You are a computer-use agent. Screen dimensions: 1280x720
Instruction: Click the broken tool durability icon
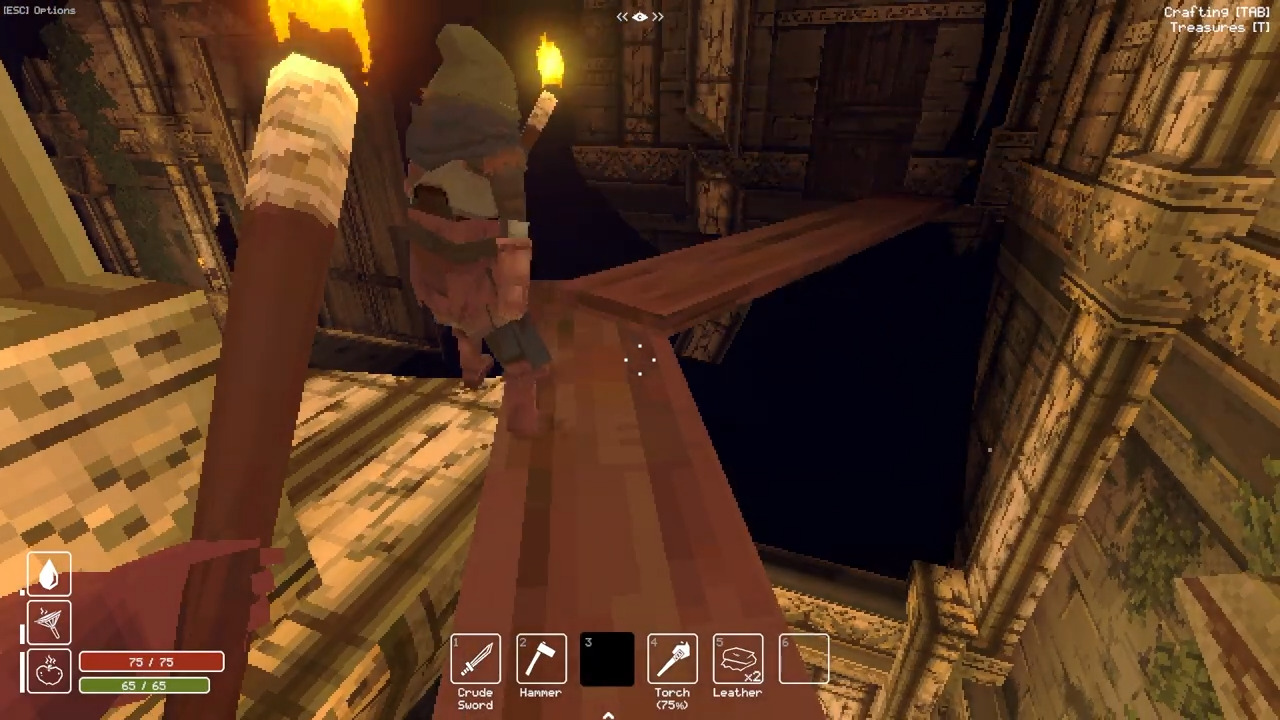49,621
